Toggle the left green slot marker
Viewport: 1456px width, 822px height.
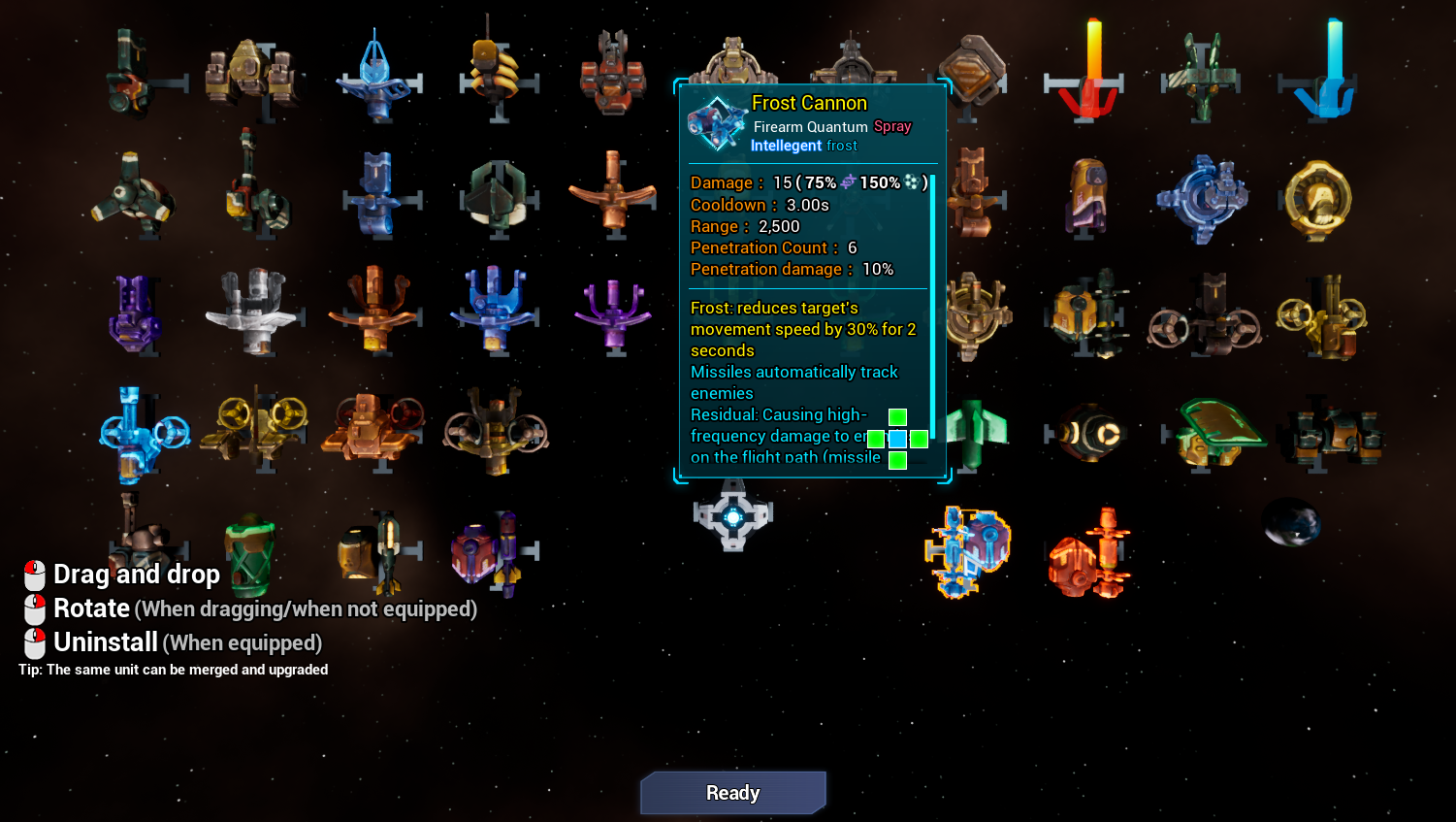point(876,439)
